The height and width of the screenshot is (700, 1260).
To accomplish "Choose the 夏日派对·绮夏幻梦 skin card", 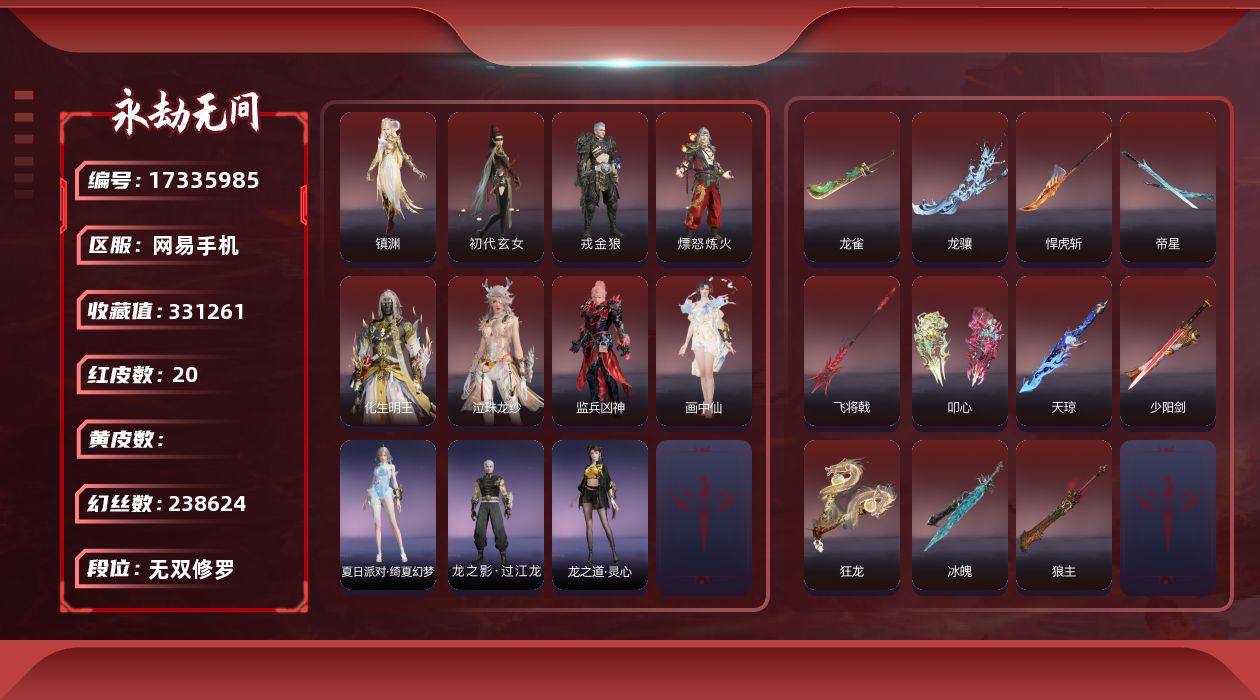I will pyautogui.click(x=388, y=514).
